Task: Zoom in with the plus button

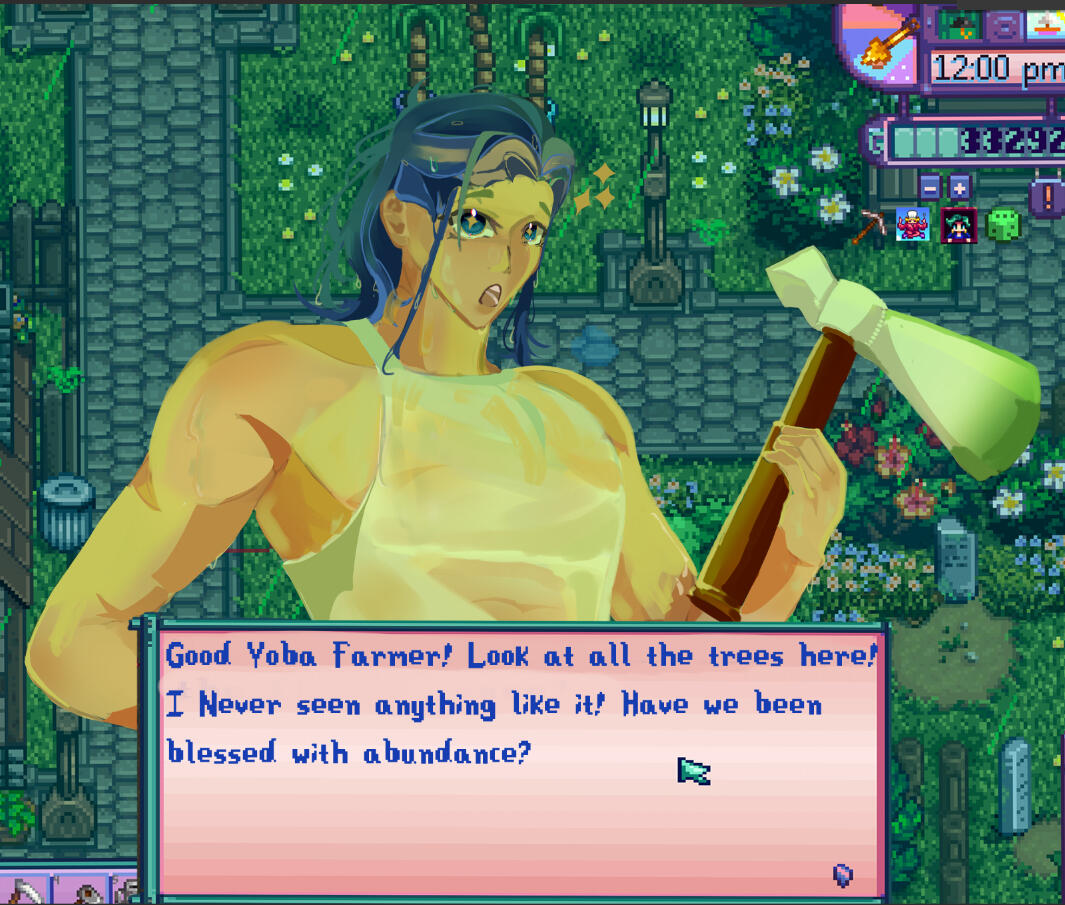Action: click(x=960, y=187)
